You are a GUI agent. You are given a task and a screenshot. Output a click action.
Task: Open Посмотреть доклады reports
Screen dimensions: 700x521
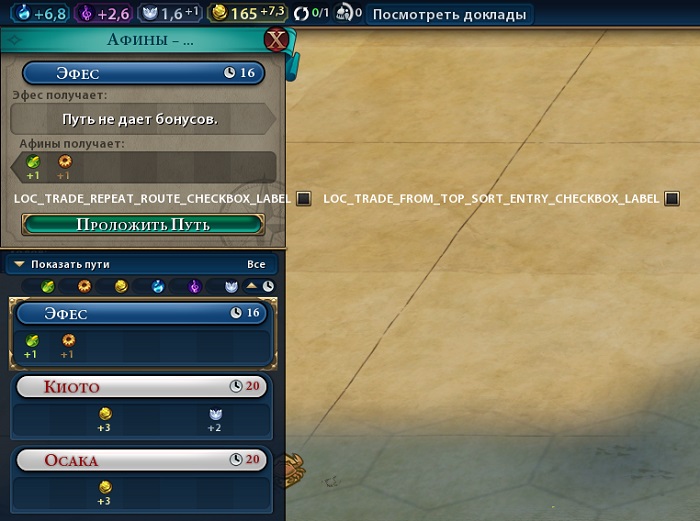(x=447, y=14)
